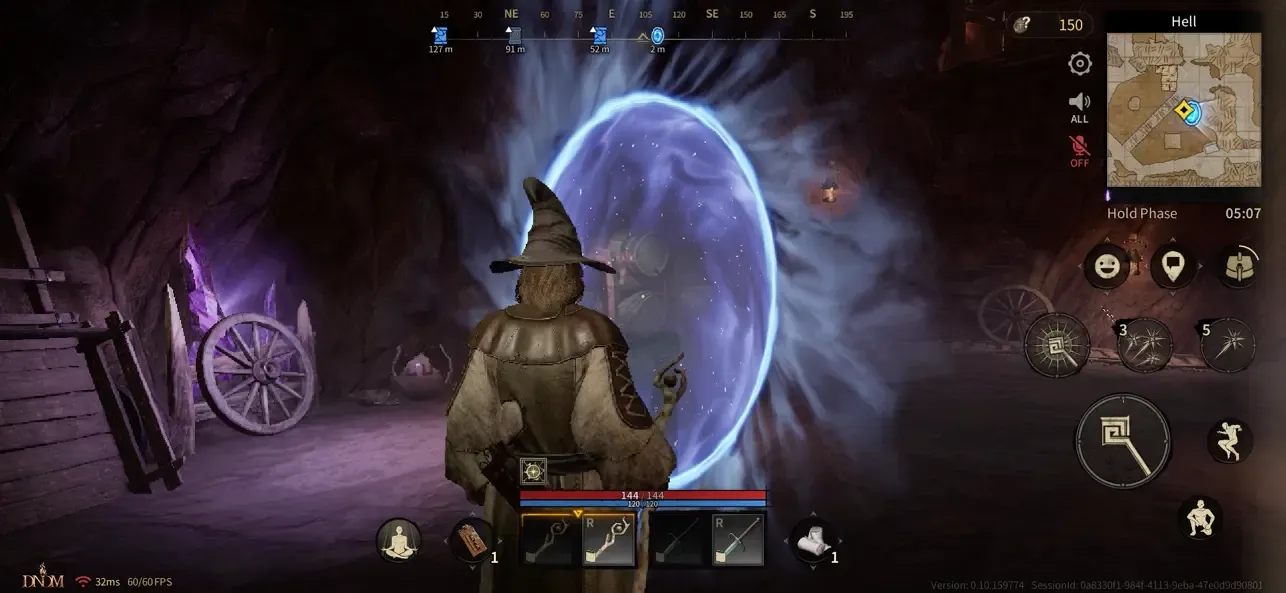This screenshot has height=593, width=1286.
Task: Open the smiley emote button
Action: click(1108, 266)
